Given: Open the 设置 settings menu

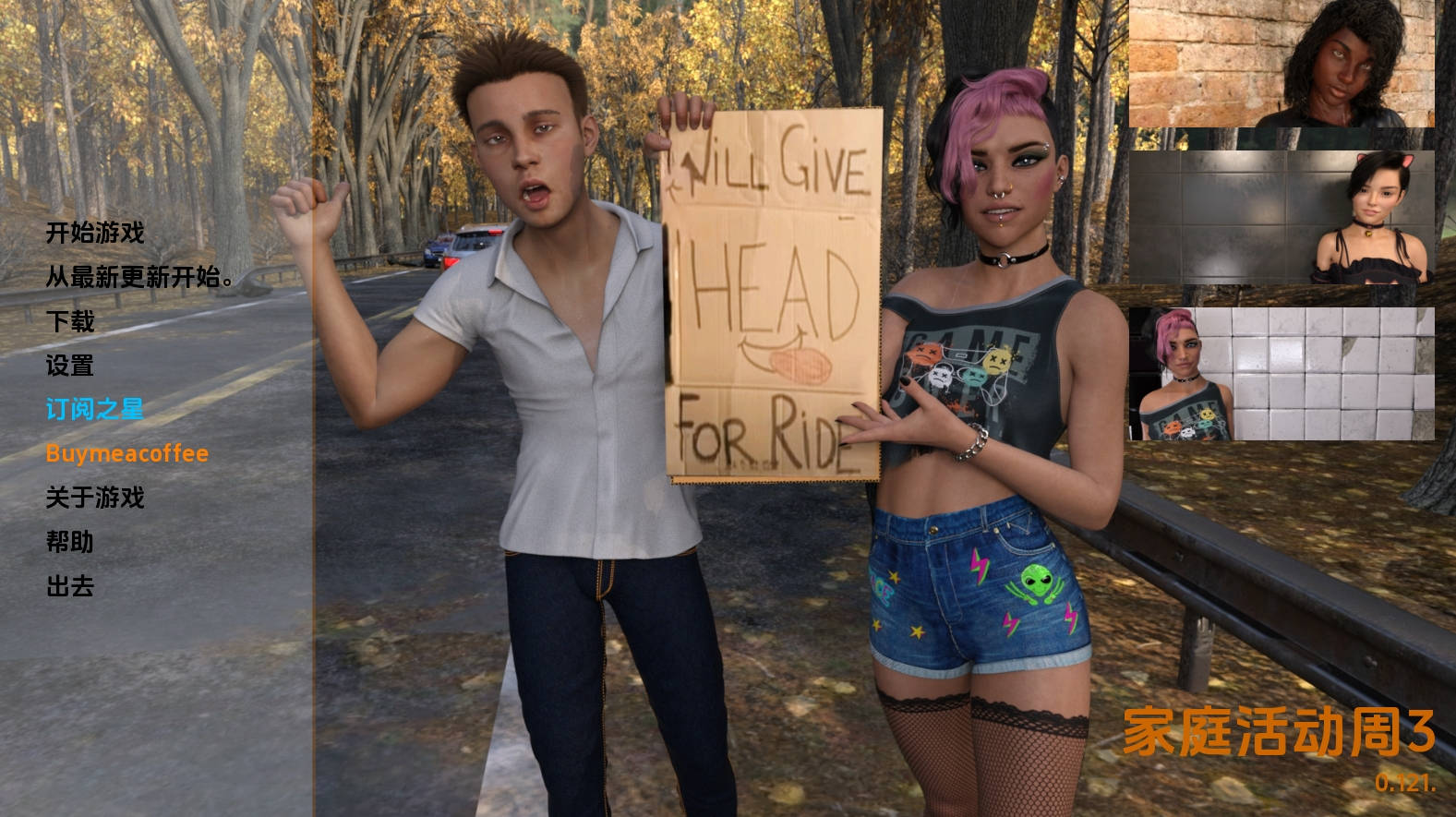Looking at the screenshot, I should coord(70,366).
